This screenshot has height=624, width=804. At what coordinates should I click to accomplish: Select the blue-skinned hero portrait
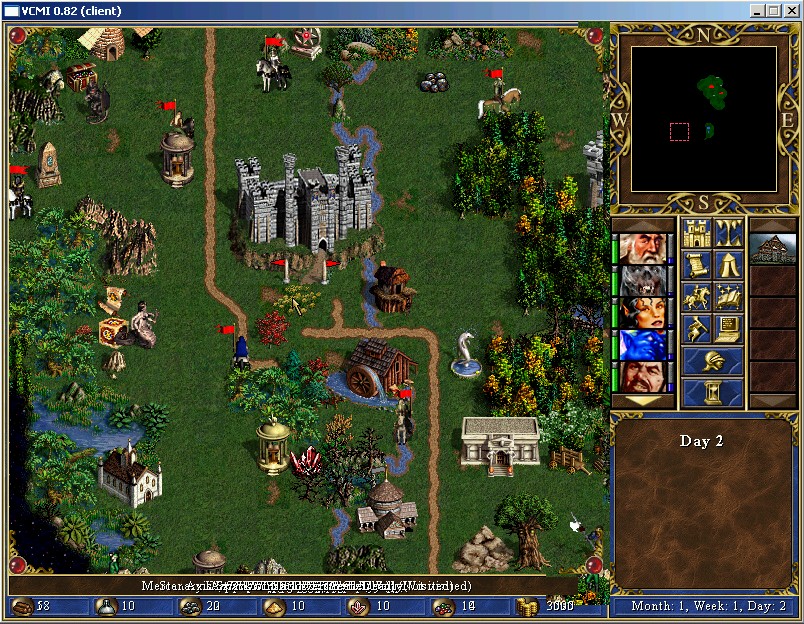pos(641,345)
